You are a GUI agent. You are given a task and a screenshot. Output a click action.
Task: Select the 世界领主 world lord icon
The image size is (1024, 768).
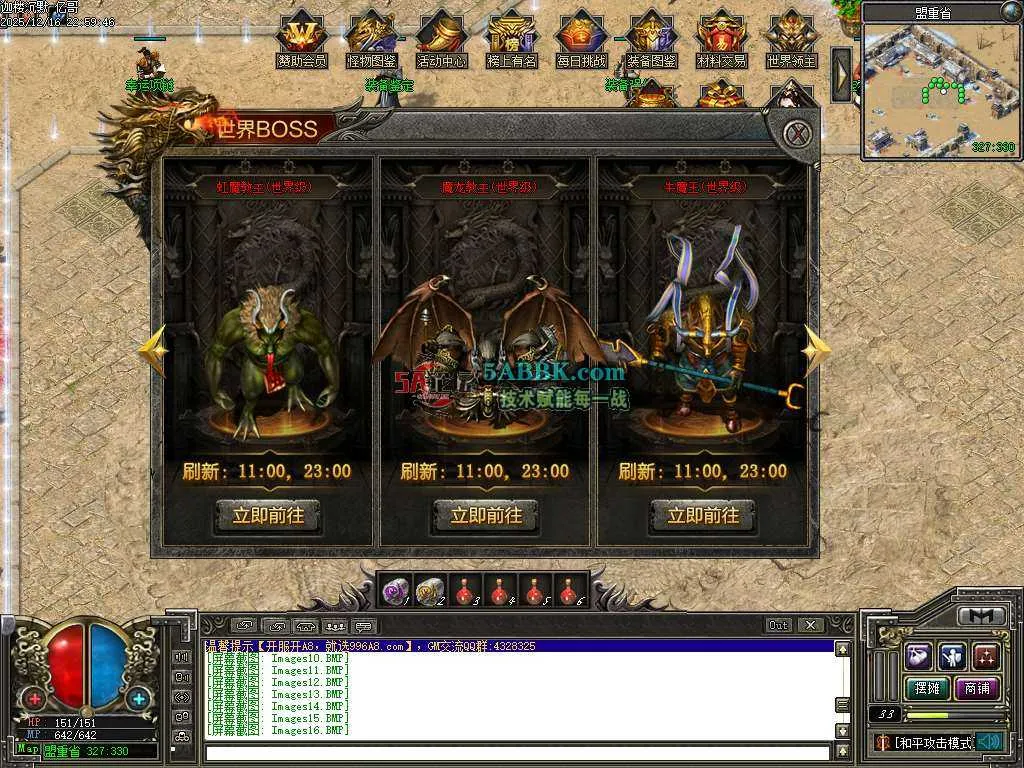pyautogui.click(x=791, y=38)
